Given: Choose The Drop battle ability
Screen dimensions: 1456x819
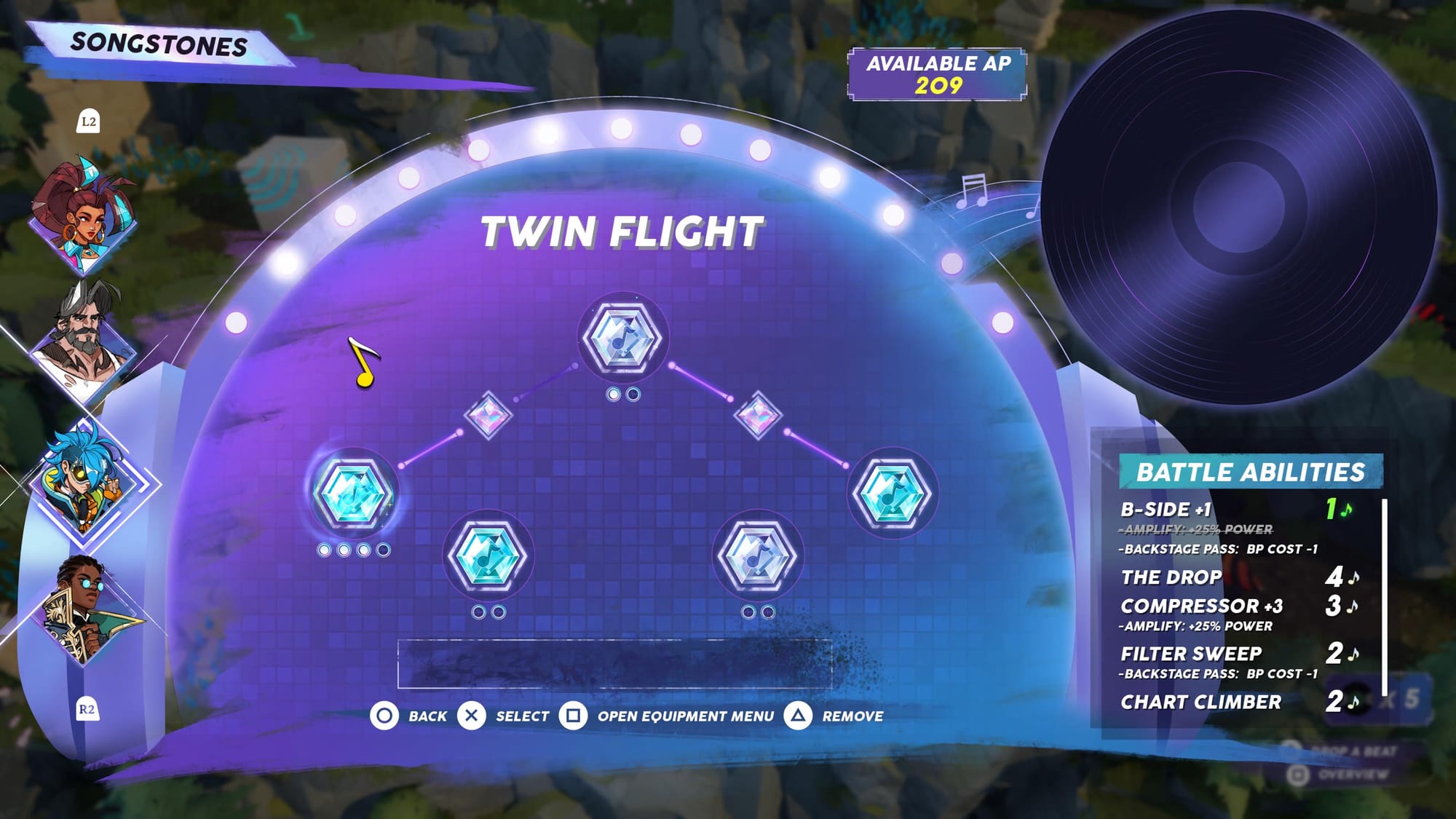Looking at the screenshot, I should click(x=1172, y=577).
